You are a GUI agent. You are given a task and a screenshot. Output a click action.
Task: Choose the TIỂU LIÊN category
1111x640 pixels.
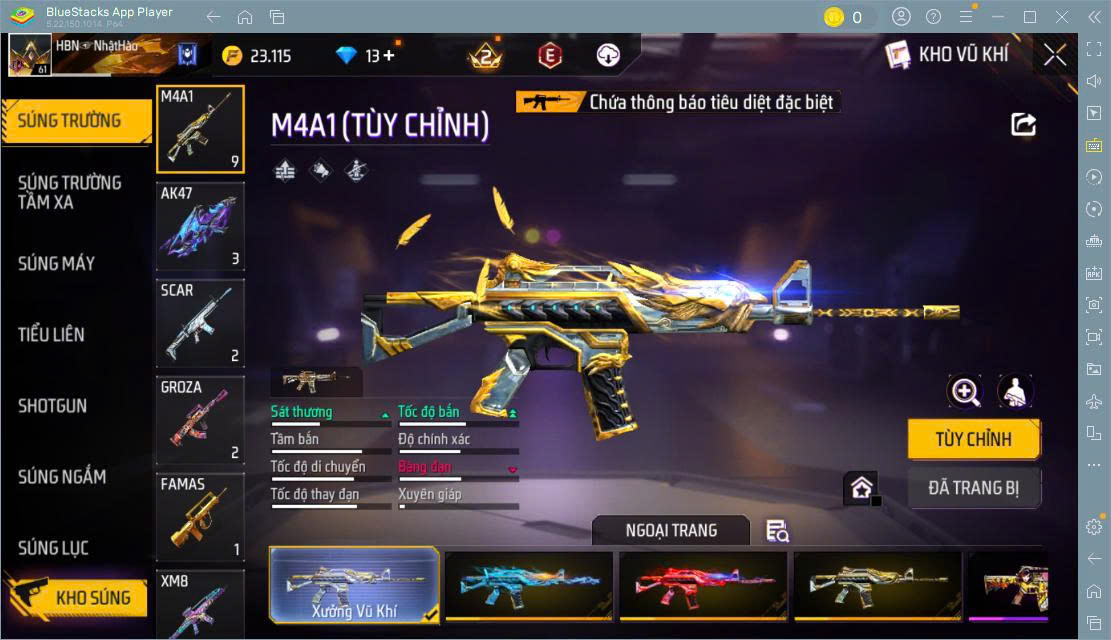tap(51, 335)
